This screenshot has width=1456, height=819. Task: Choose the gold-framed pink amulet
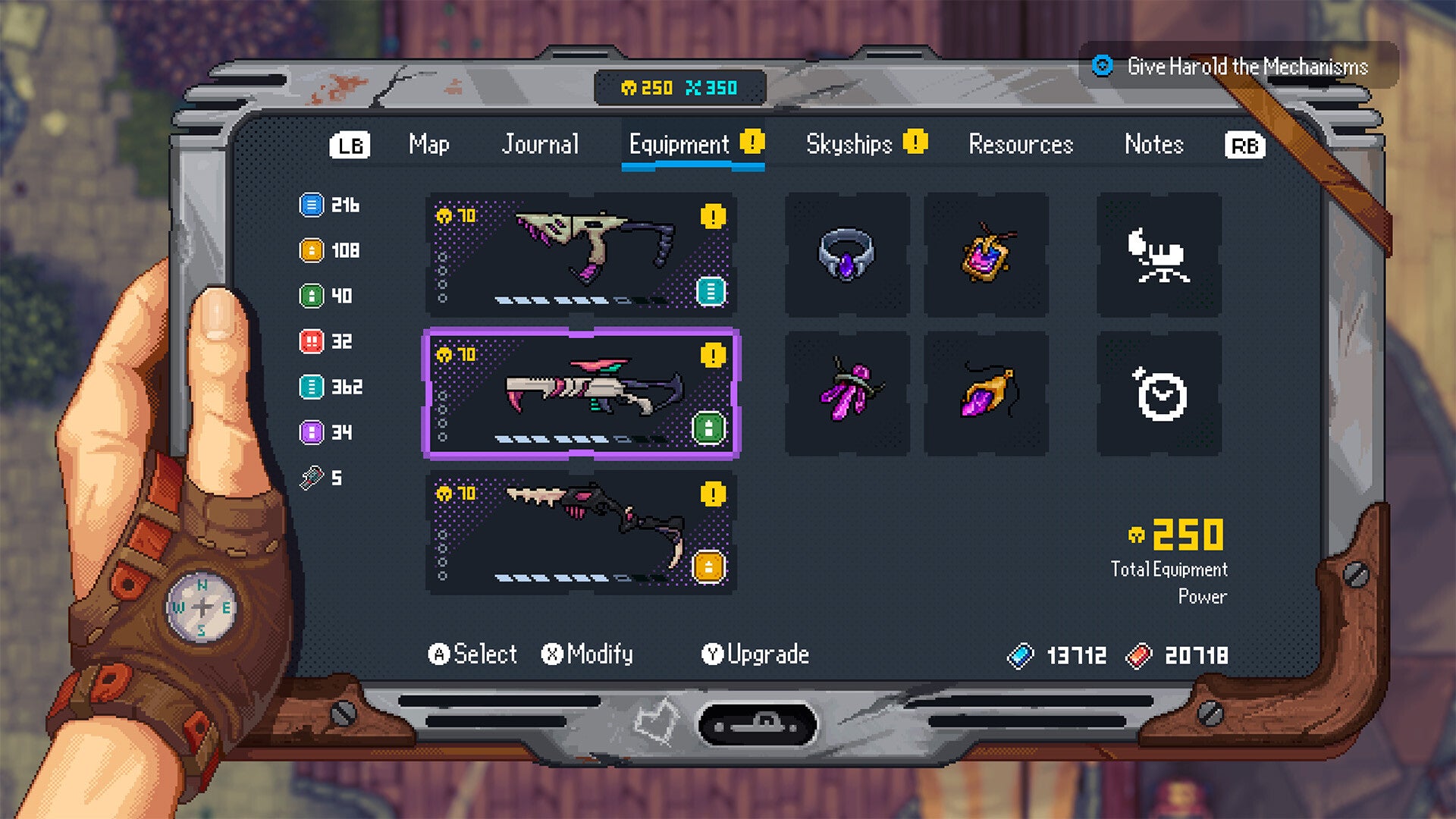pos(986,254)
